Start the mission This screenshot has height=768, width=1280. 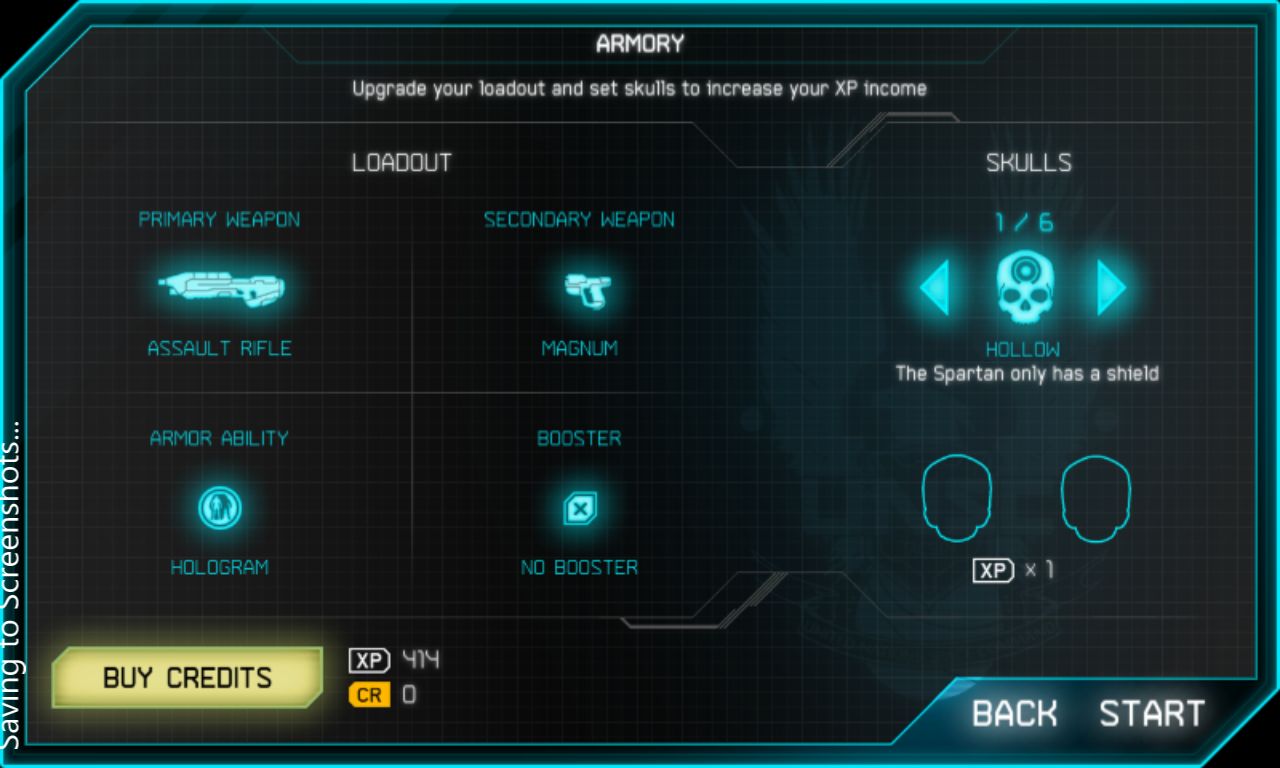[x=1152, y=714]
